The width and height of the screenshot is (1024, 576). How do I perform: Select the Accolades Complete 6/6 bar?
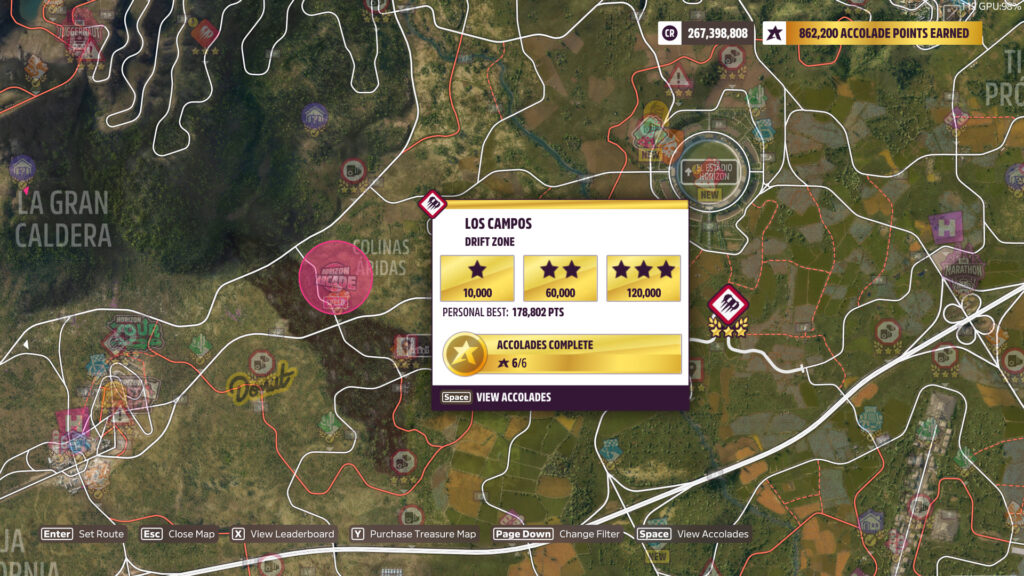click(561, 354)
